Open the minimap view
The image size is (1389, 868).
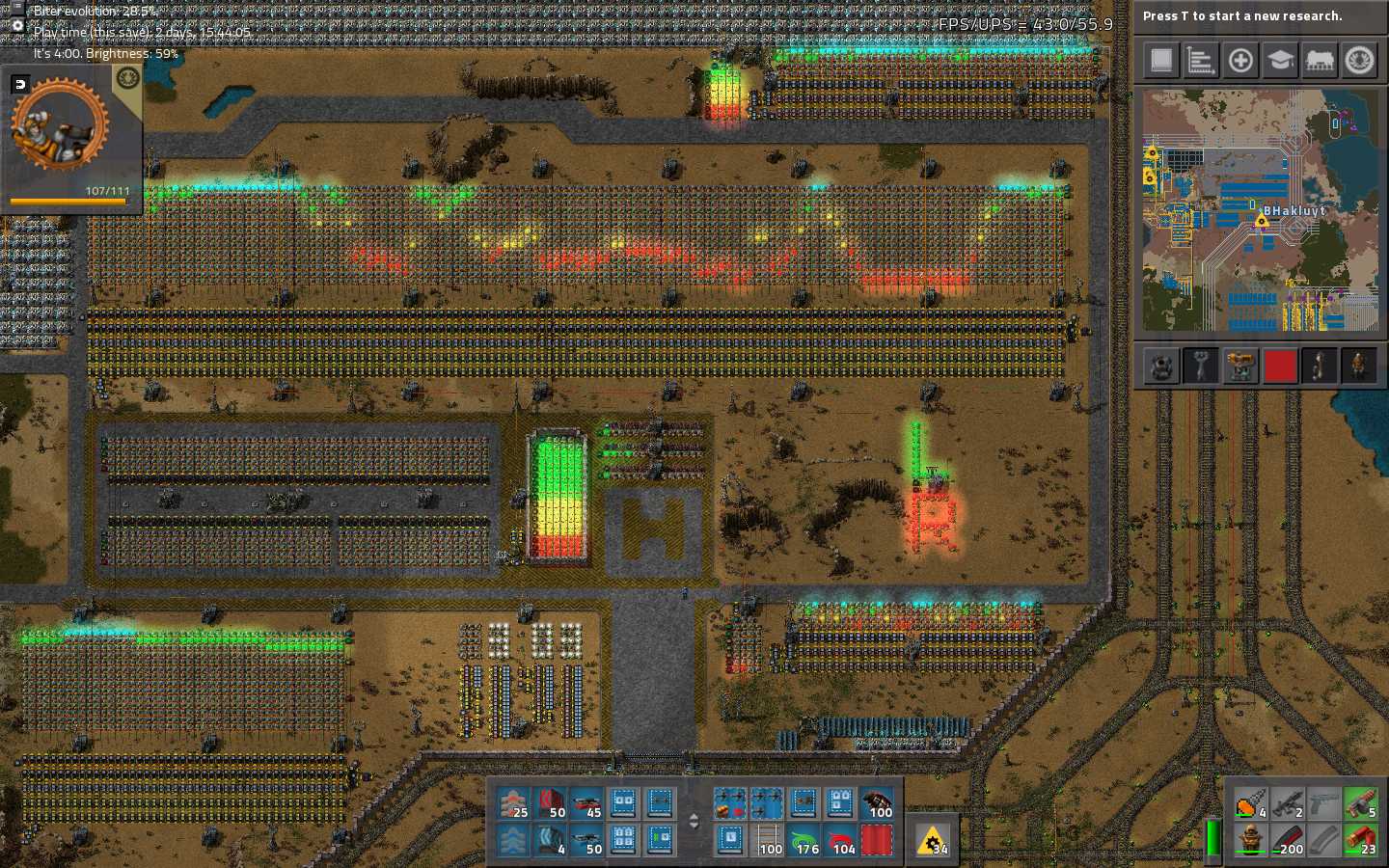[x=1261, y=210]
